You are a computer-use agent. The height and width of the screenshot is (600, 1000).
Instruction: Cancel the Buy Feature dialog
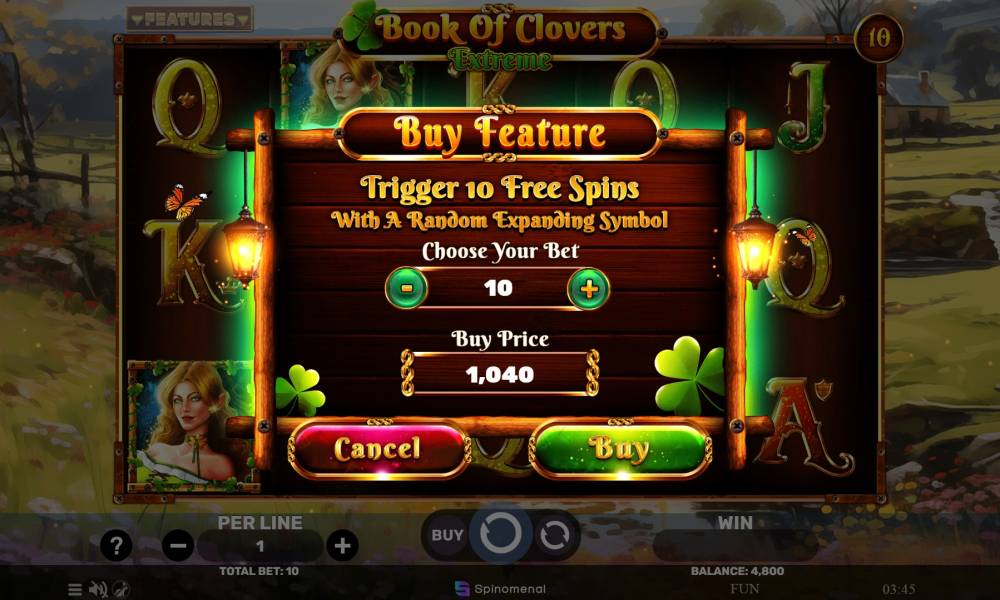378,449
